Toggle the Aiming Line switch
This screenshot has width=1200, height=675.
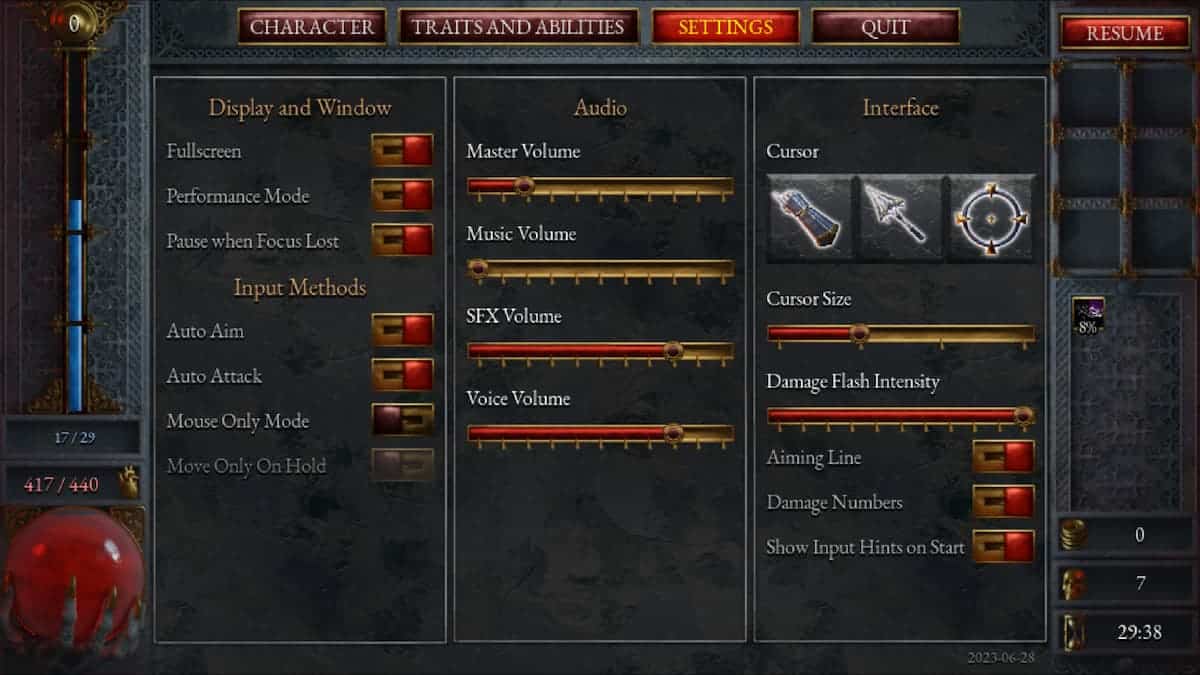(x=1003, y=458)
